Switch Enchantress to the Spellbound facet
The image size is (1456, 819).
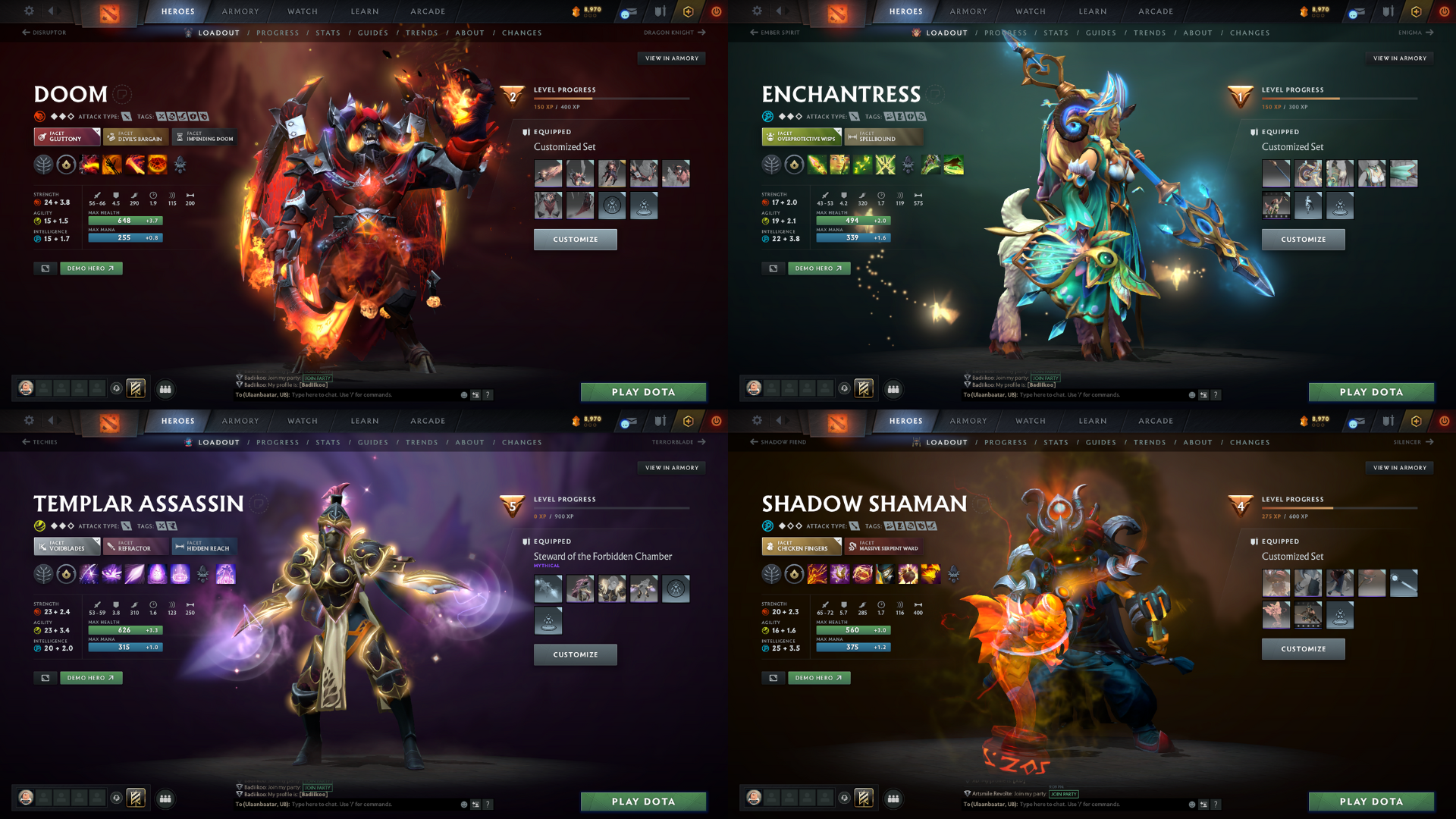click(882, 137)
